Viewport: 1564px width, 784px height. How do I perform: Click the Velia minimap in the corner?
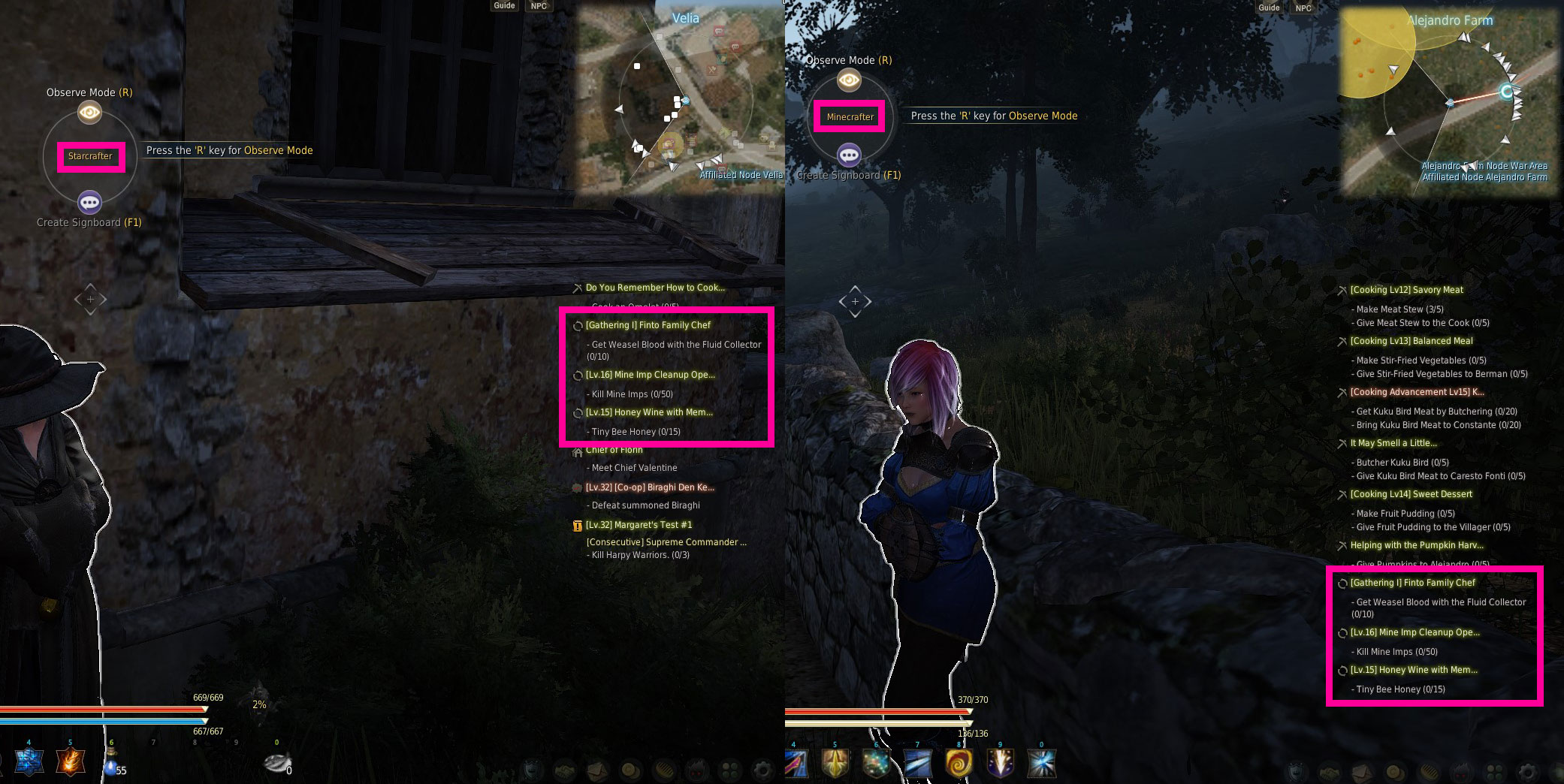pyautogui.click(x=680, y=98)
